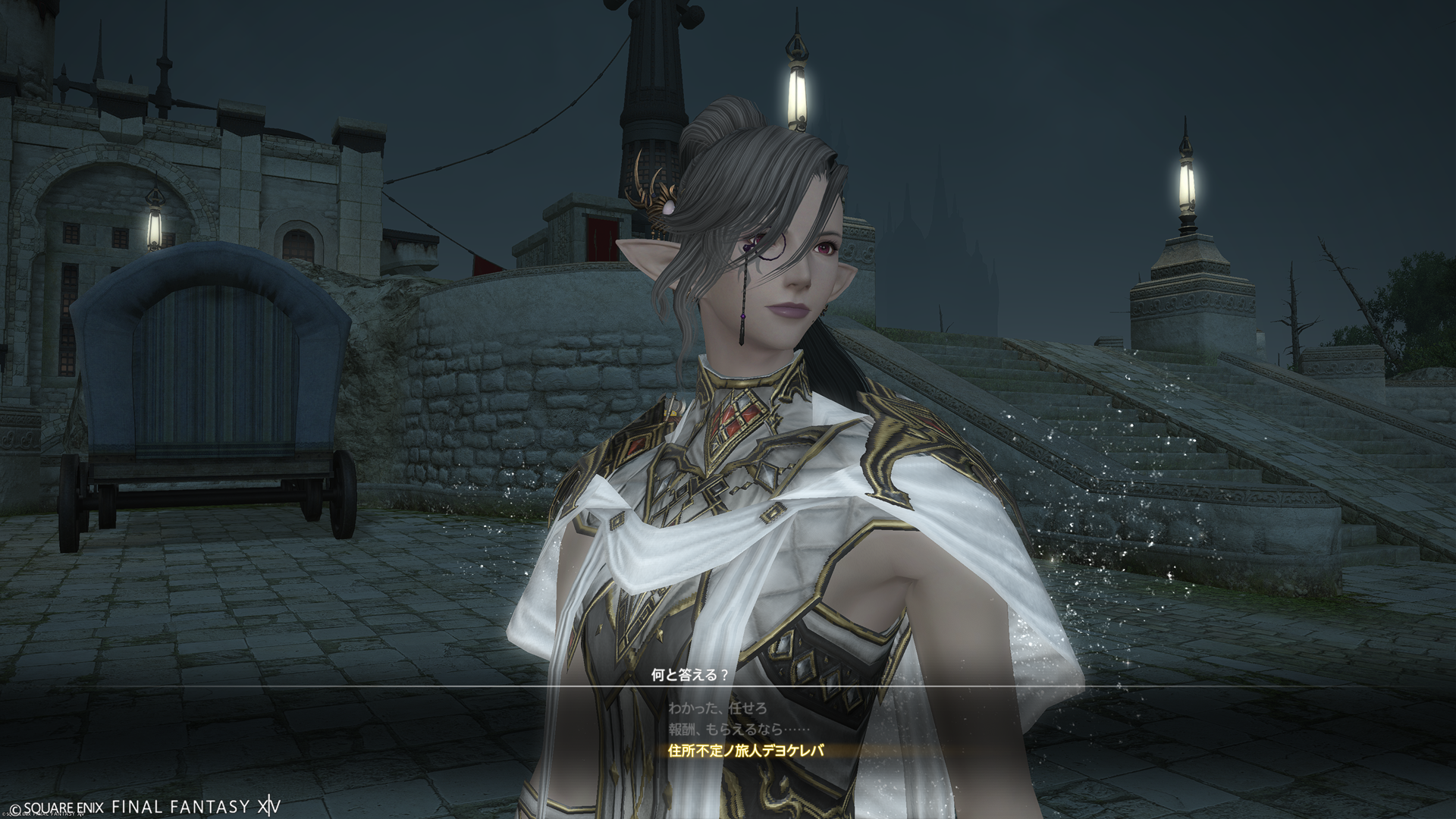Choose the reply わかった、任せろ
The image size is (1456, 819).
pos(717,708)
